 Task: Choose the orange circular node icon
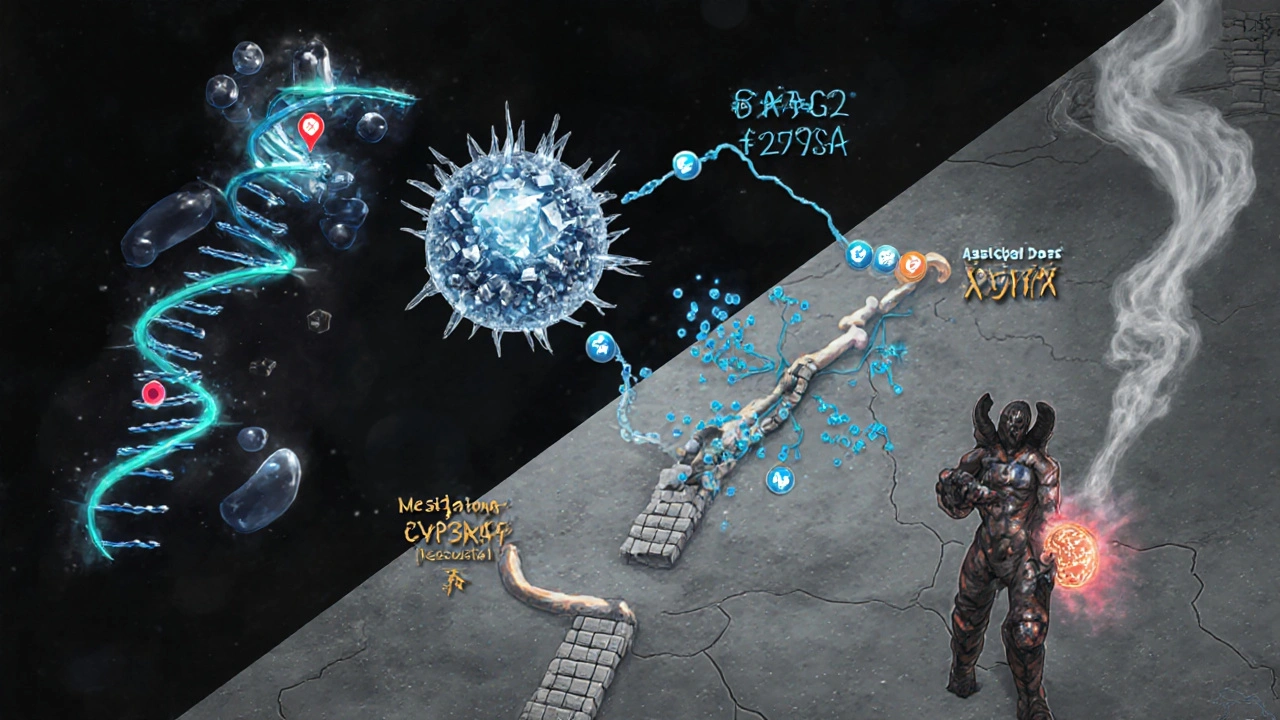pos(913,263)
